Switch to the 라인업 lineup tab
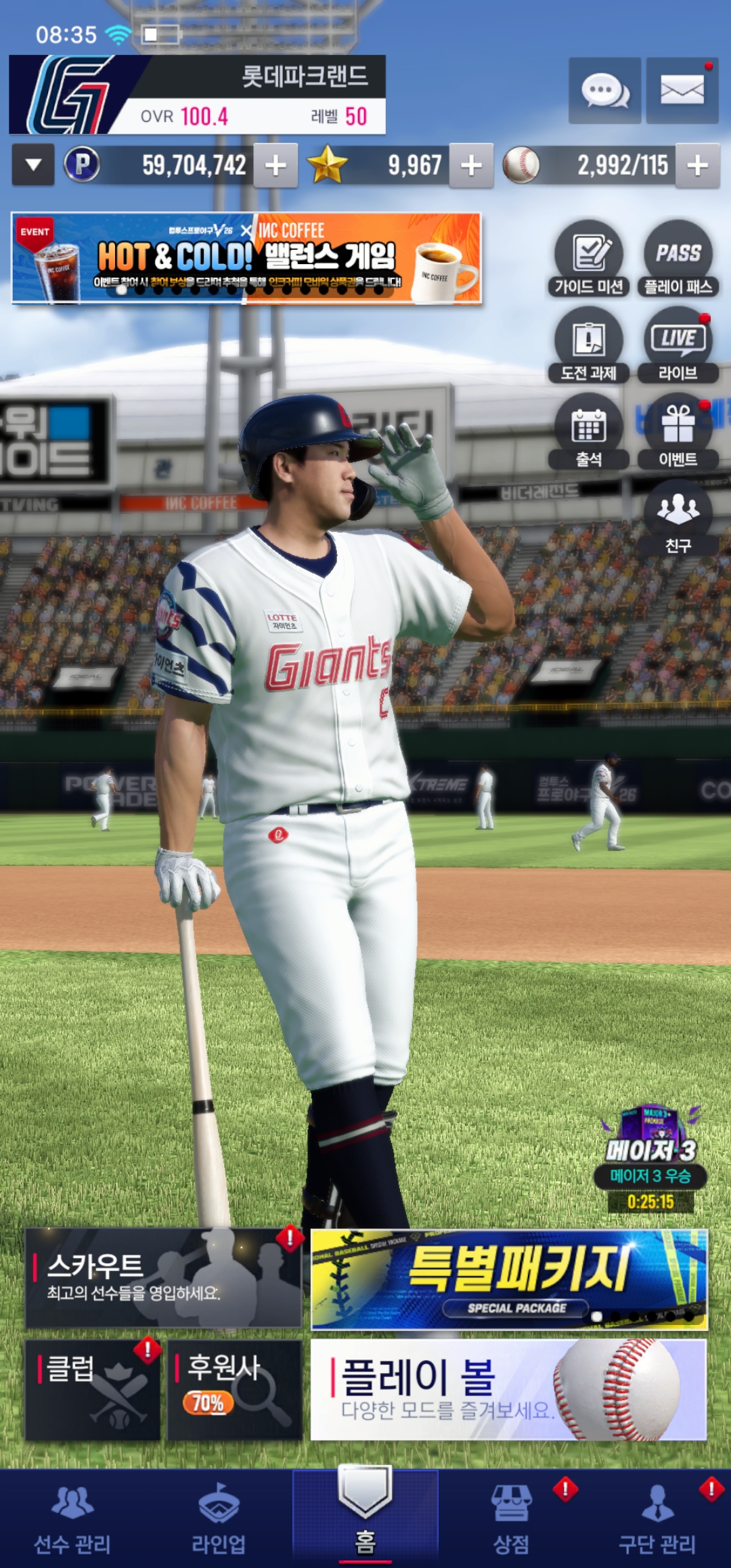 tap(219, 1518)
